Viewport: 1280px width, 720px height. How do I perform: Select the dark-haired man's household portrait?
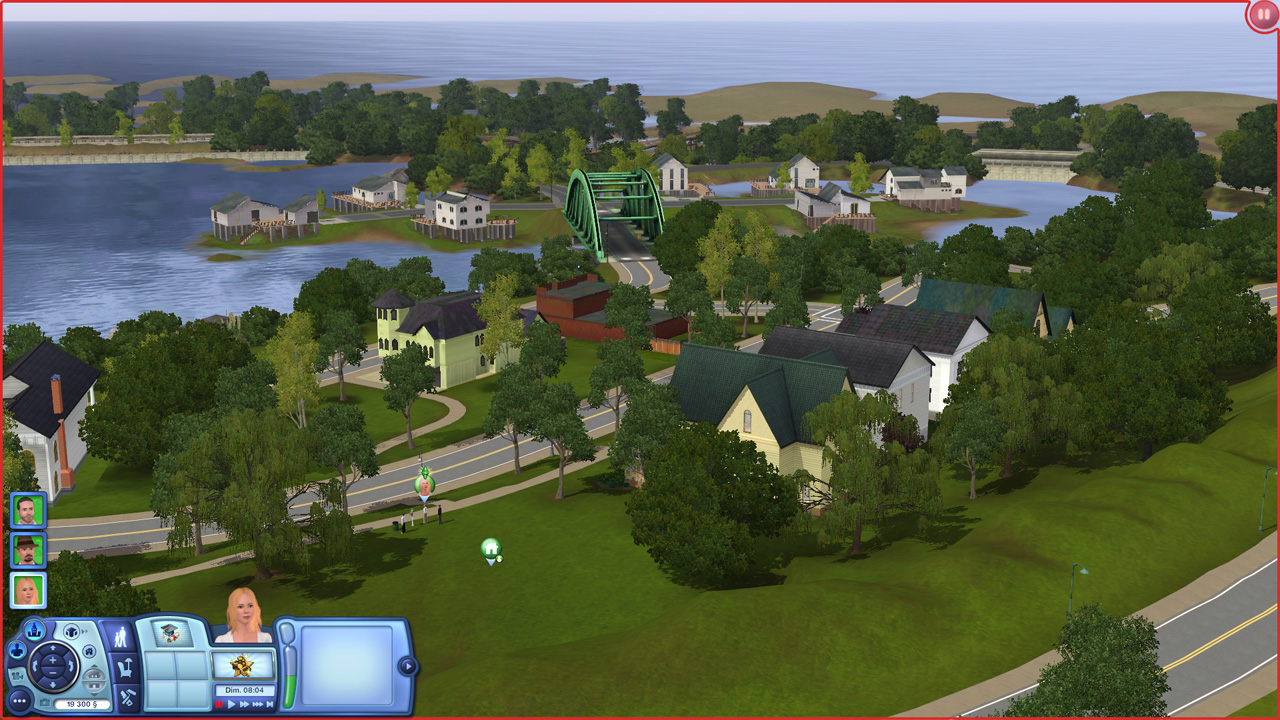pos(28,510)
